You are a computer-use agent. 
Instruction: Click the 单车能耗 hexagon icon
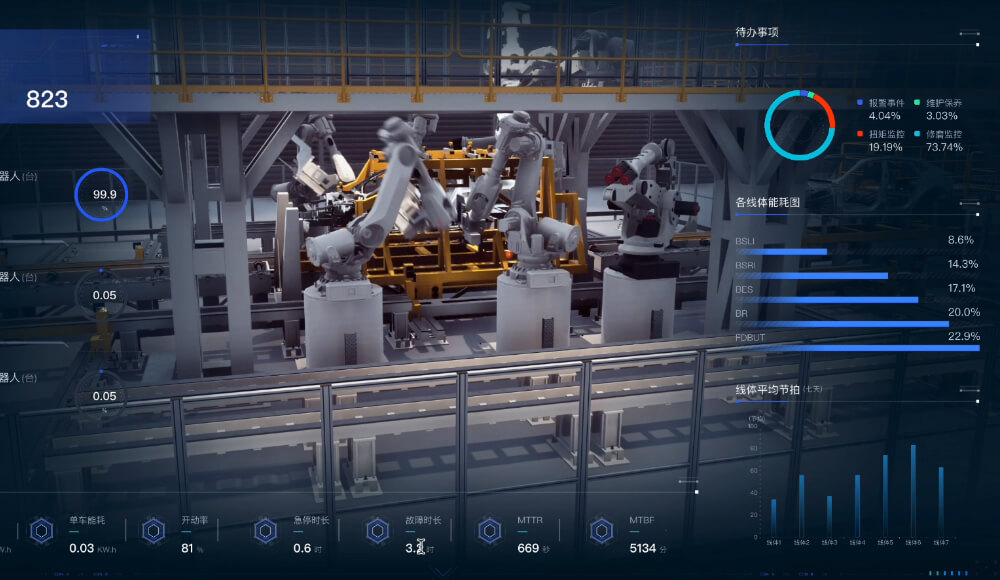coord(41,530)
